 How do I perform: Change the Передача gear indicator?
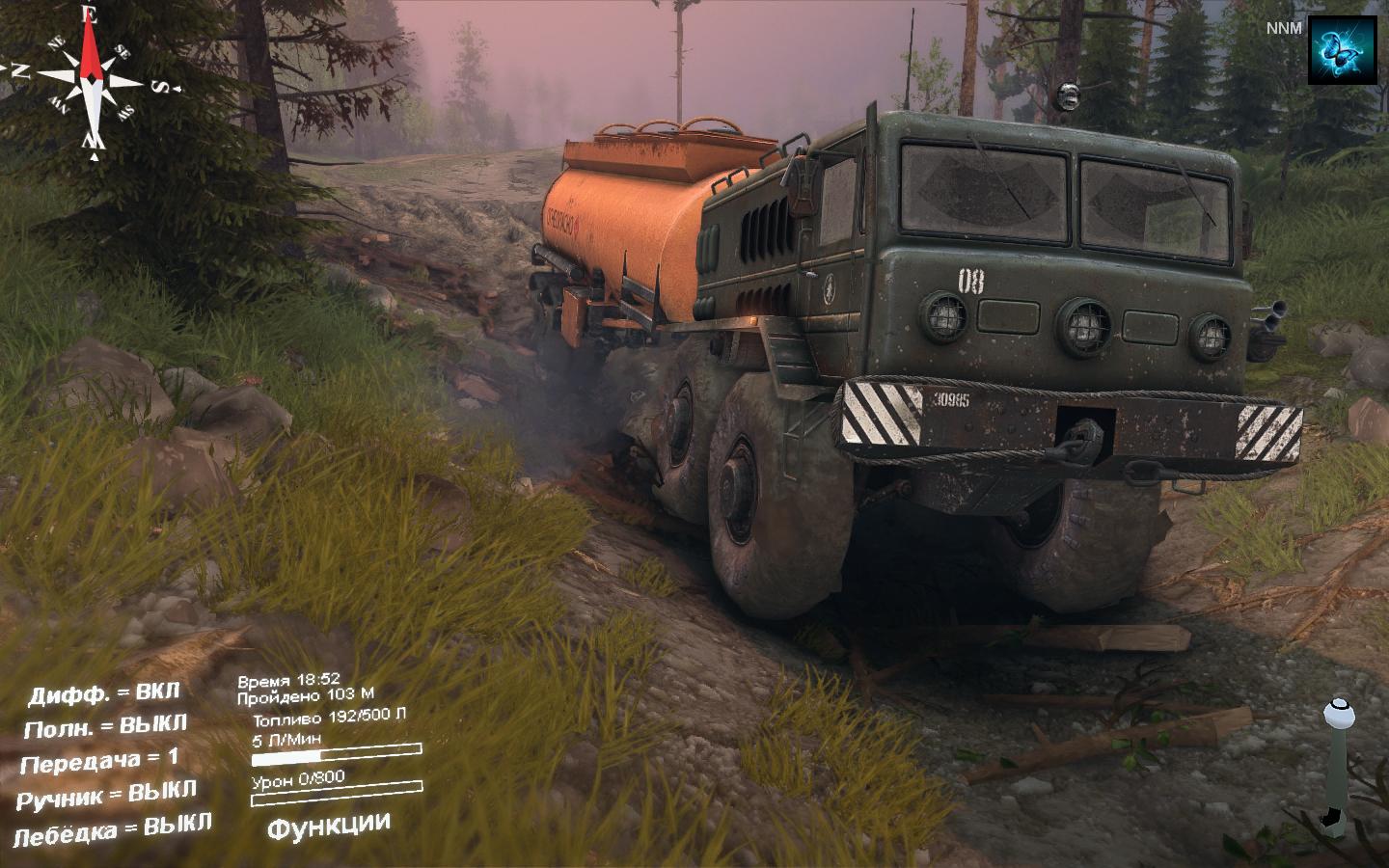pyautogui.click(x=99, y=761)
